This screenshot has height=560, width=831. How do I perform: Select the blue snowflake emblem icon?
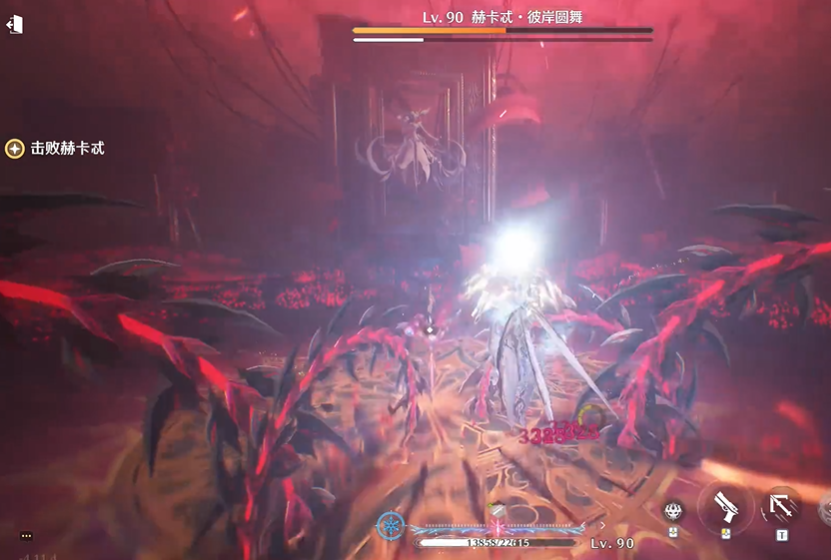tap(391, 524)
